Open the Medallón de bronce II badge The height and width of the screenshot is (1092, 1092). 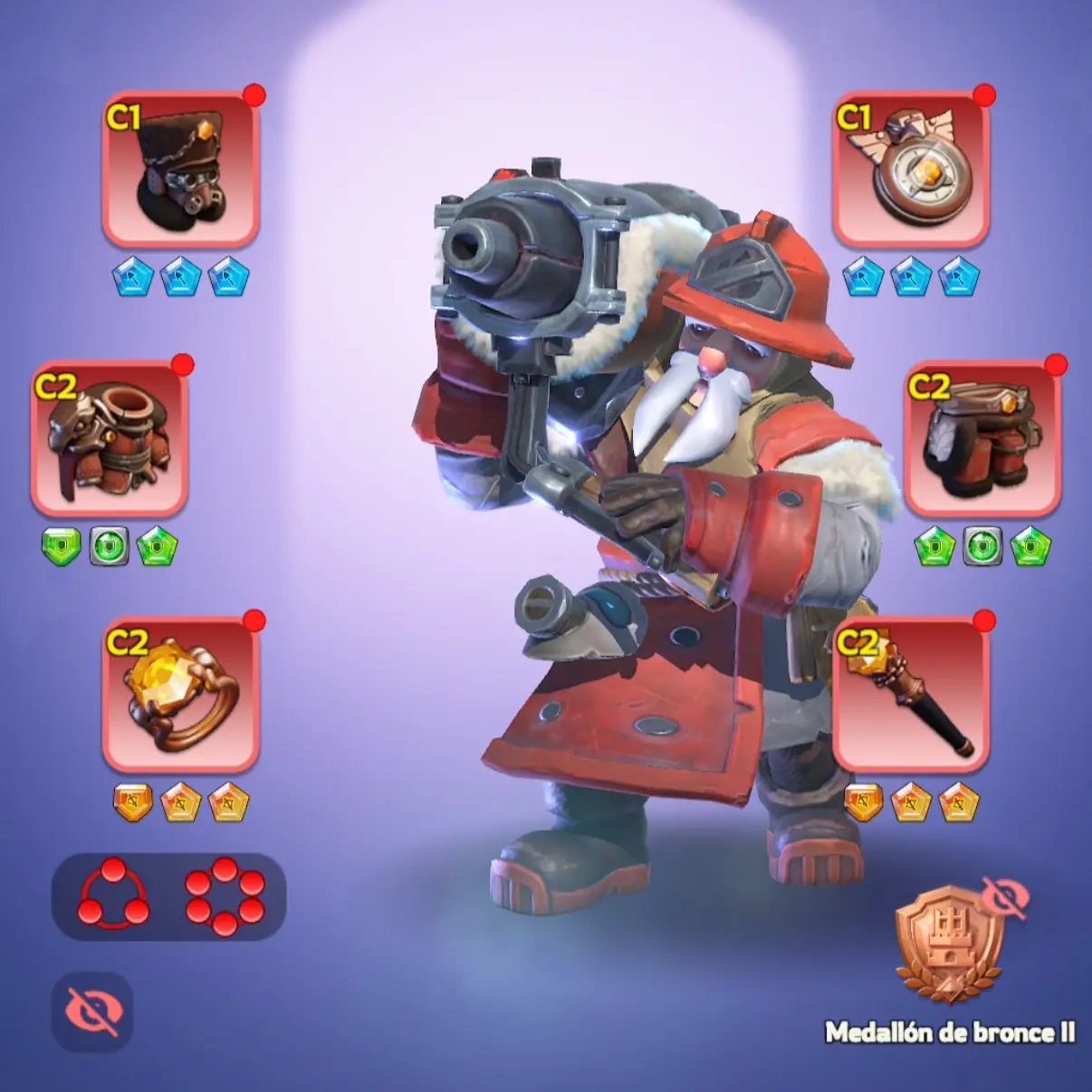949,948
